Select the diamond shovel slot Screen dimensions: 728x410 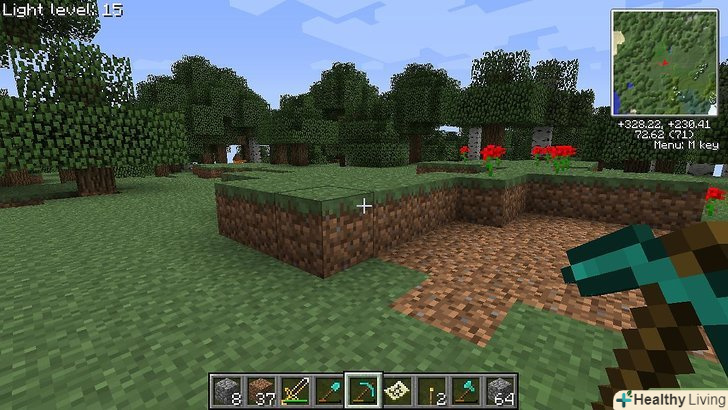tap(328, 390)
